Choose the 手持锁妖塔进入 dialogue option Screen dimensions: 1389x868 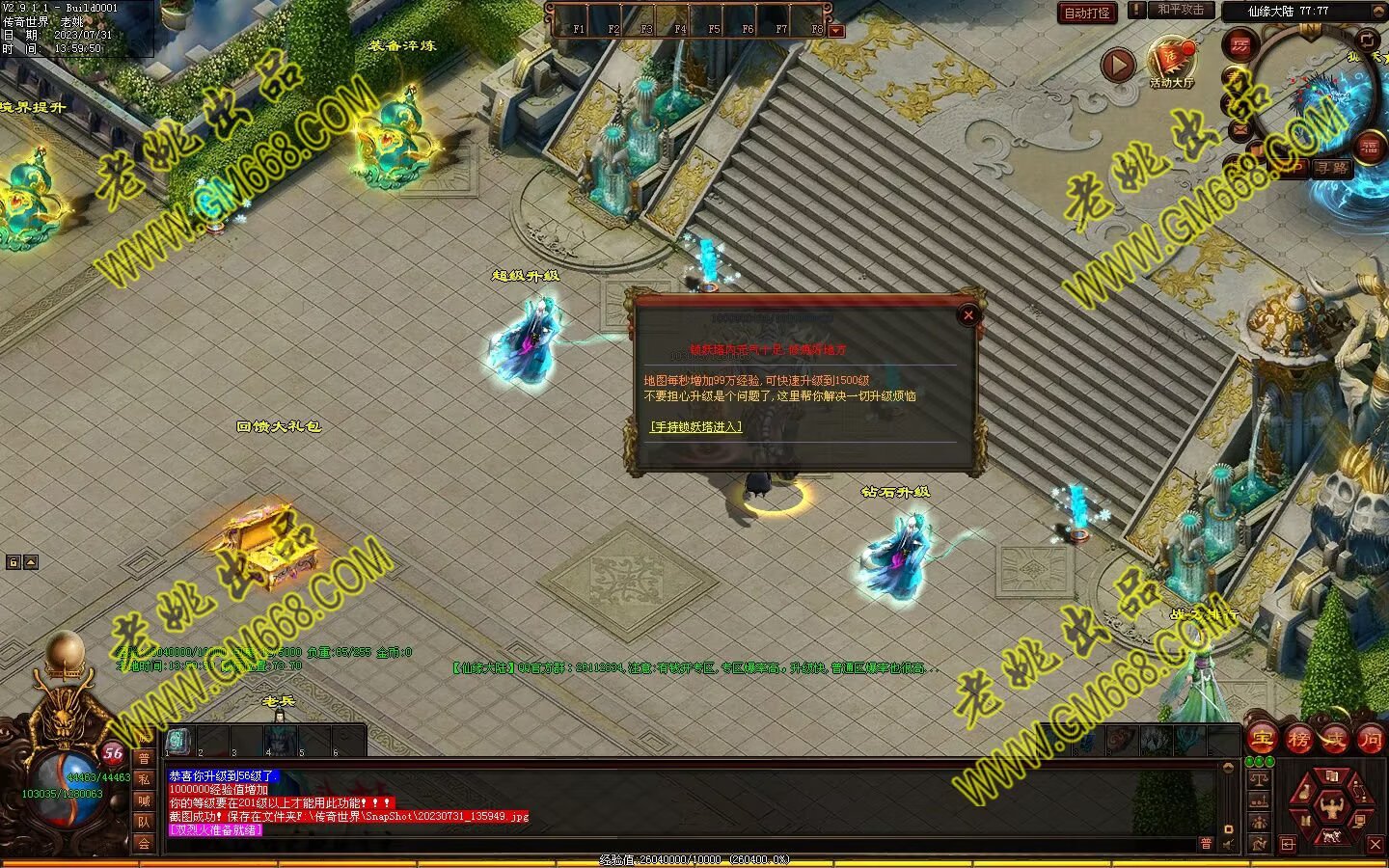695,426
